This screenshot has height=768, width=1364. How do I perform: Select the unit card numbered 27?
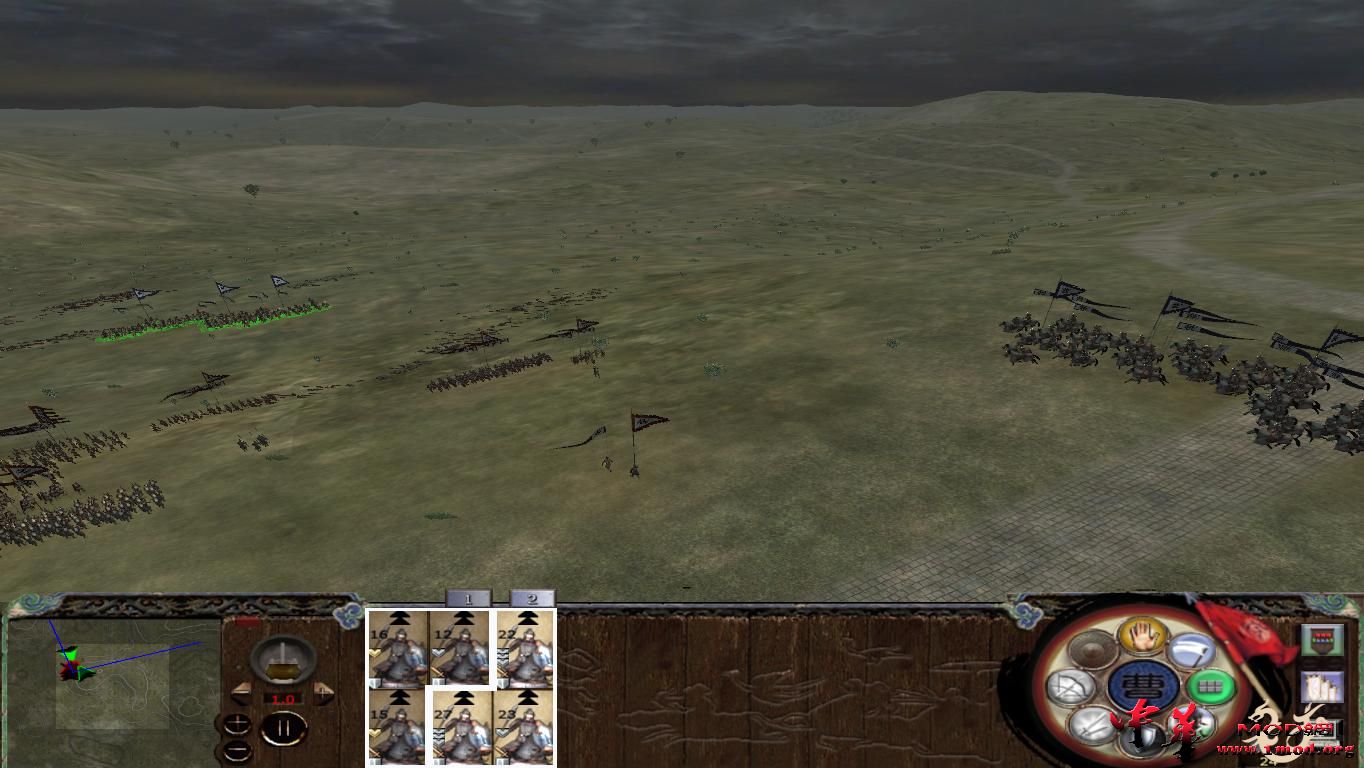(x=464, y=727)
